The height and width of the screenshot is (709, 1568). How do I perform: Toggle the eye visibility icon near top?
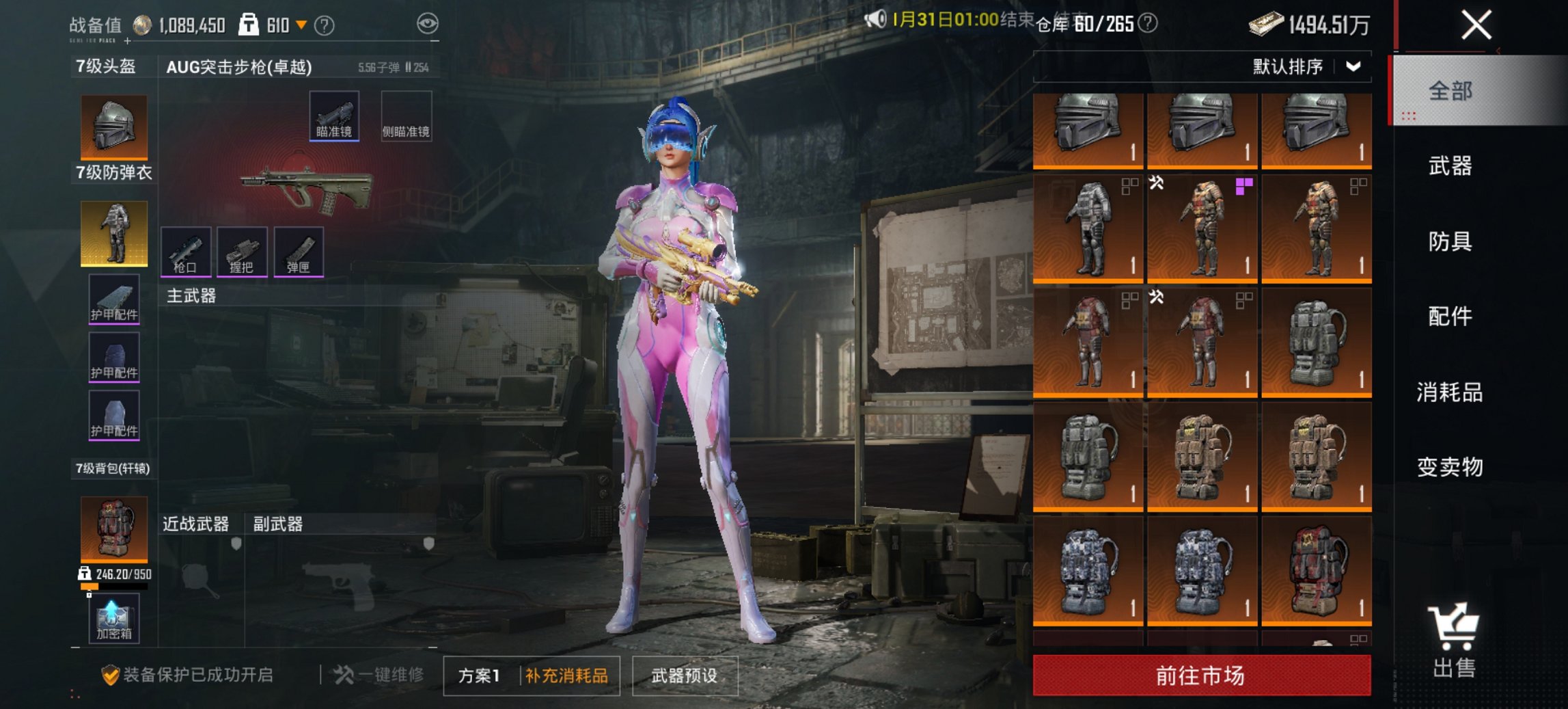coord(429,23)
